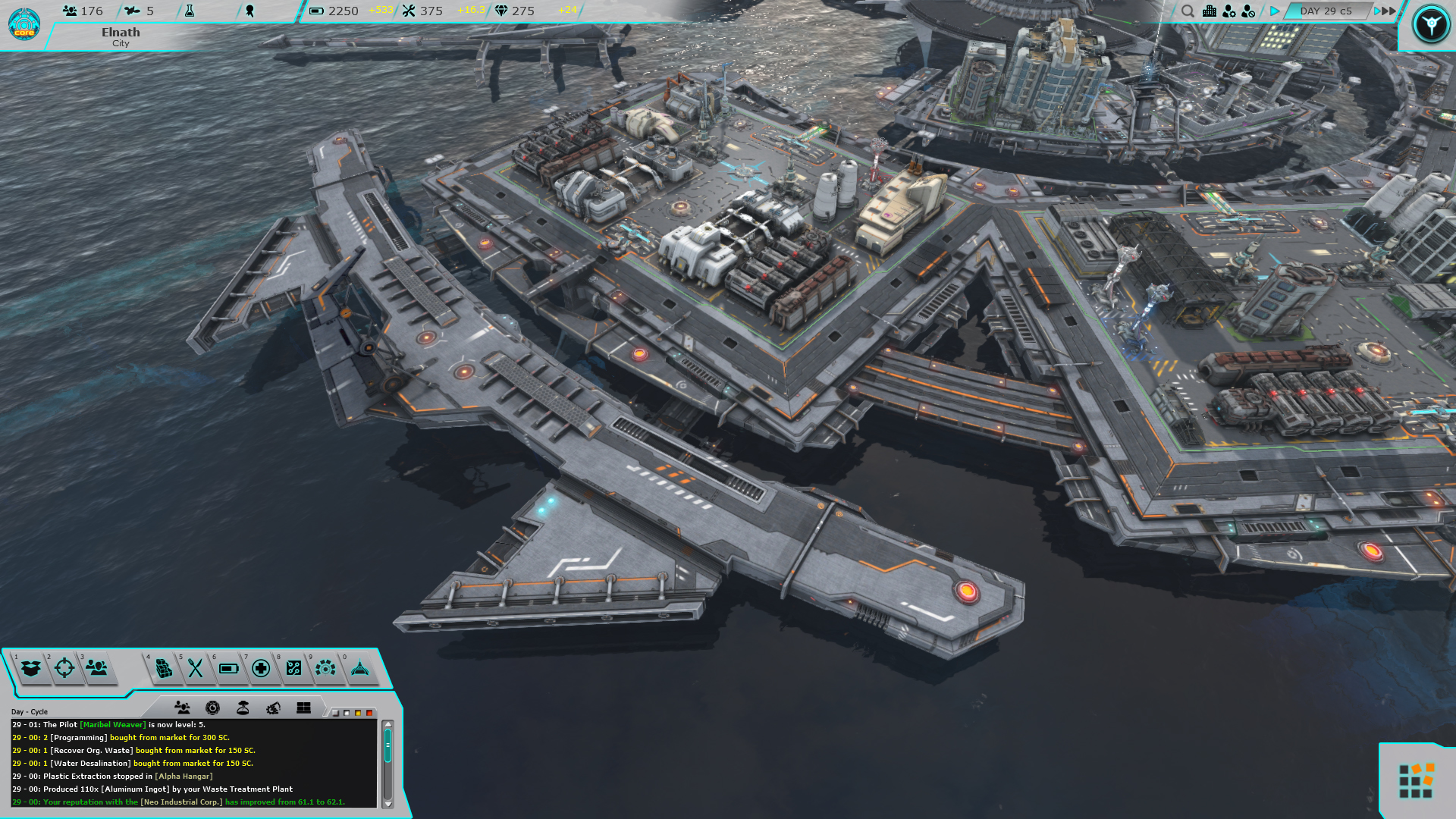Screen dimensions: 1456x819
Task: Open the person-with-gear management icon
Action: pos(1229,11)
